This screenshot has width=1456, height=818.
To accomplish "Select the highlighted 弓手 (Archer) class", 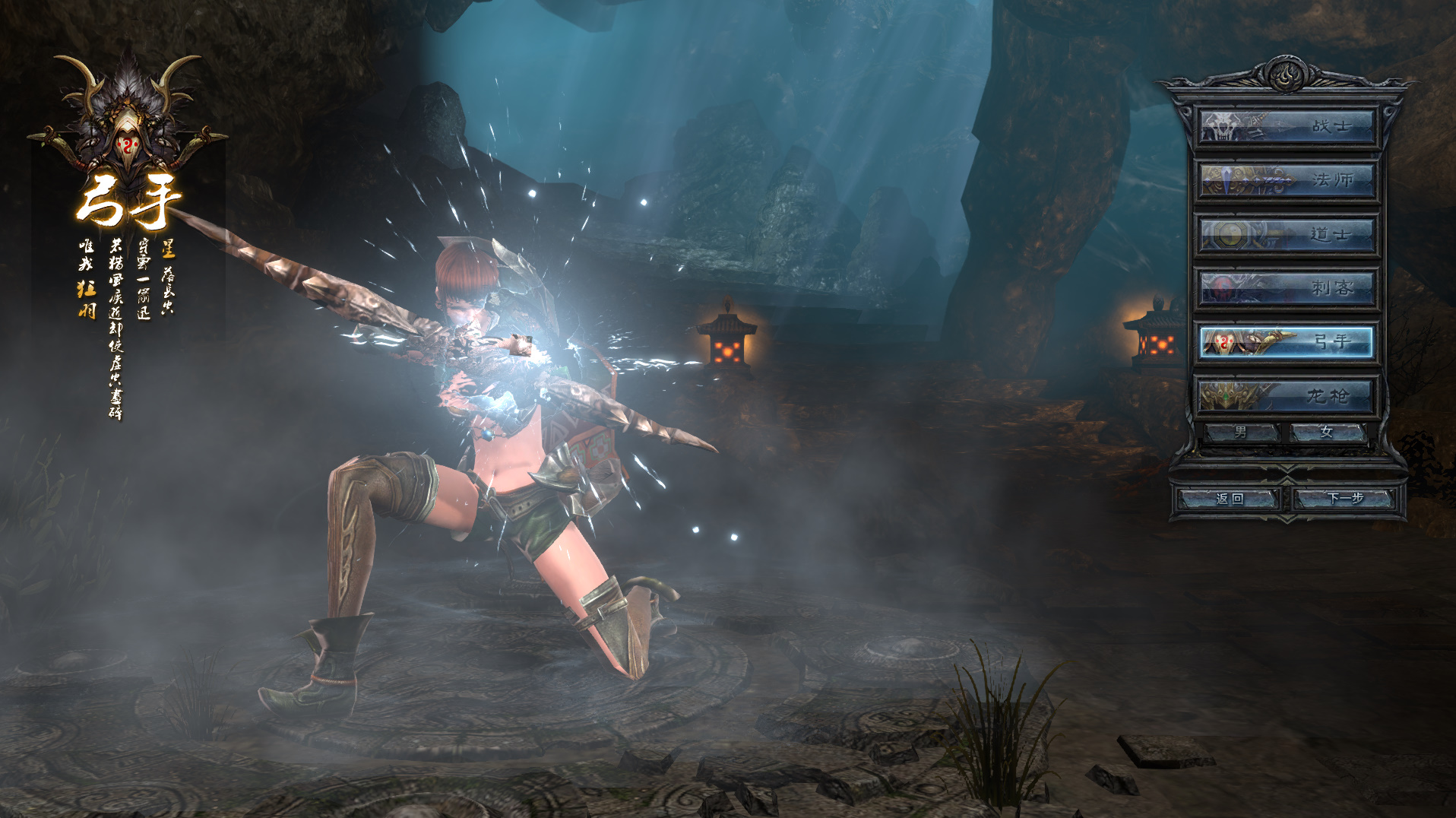I will pos(1287,343).
